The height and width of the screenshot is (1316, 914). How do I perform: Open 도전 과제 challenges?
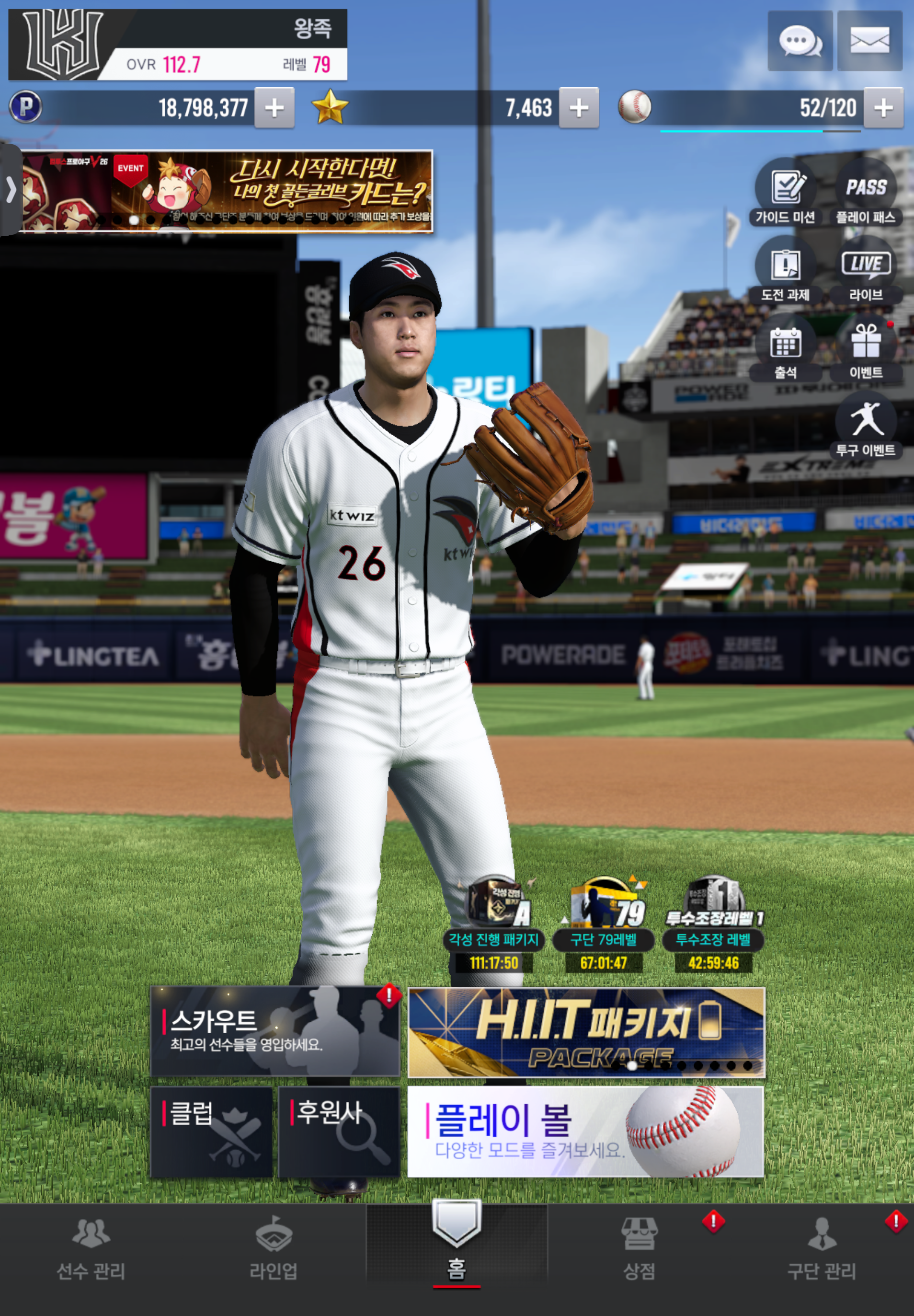pyautogui.click(x=785, y=270)
